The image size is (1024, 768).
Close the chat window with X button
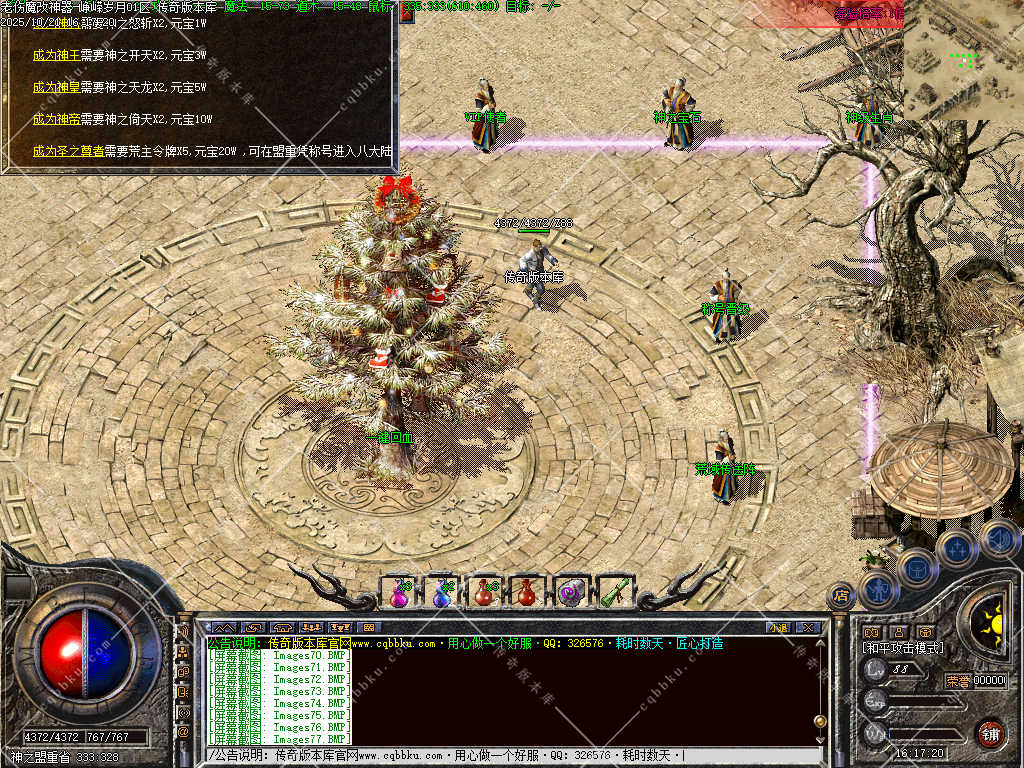tap(808, 628)
